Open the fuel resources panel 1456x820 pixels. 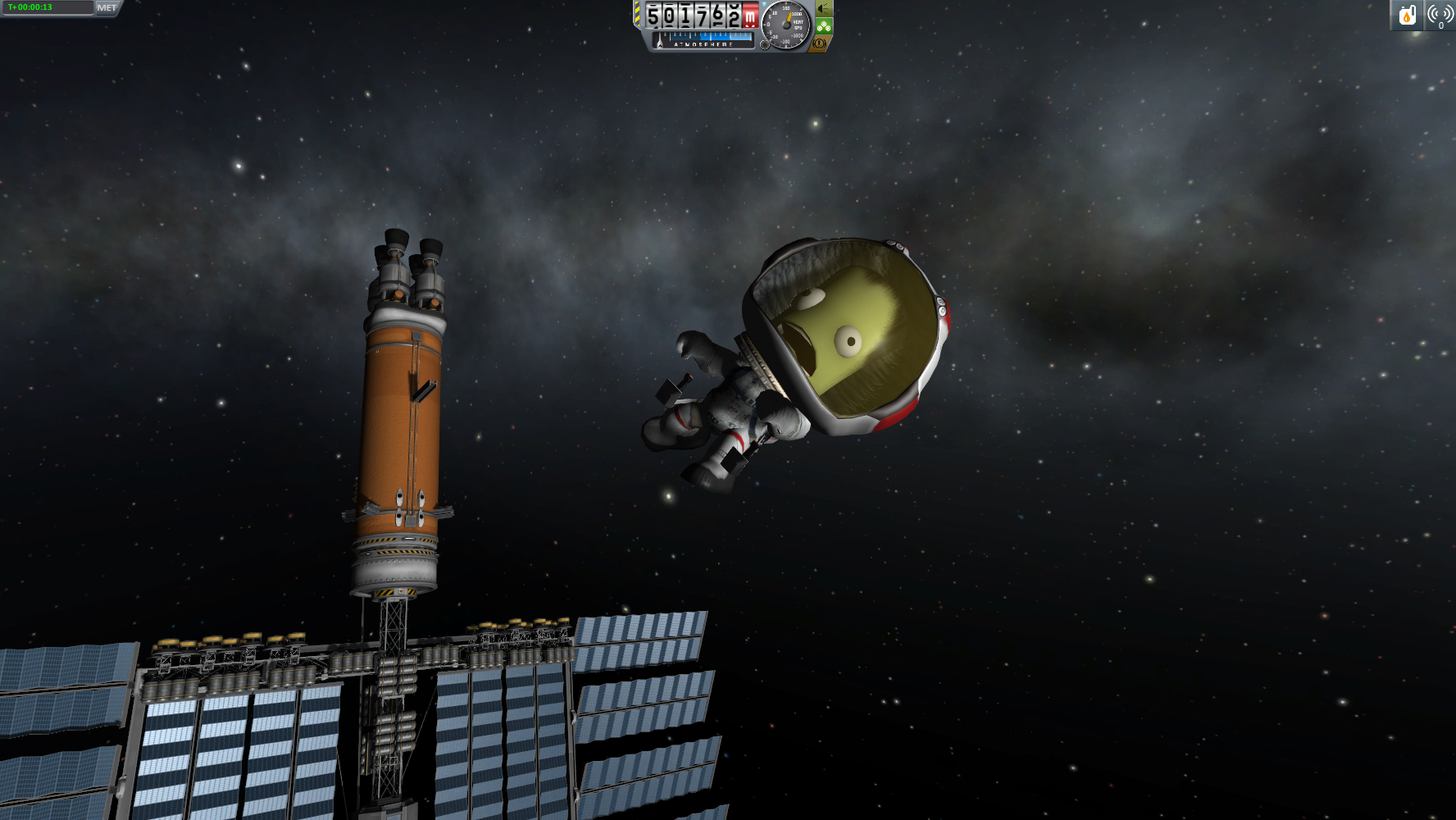(x=1407, y=15)
